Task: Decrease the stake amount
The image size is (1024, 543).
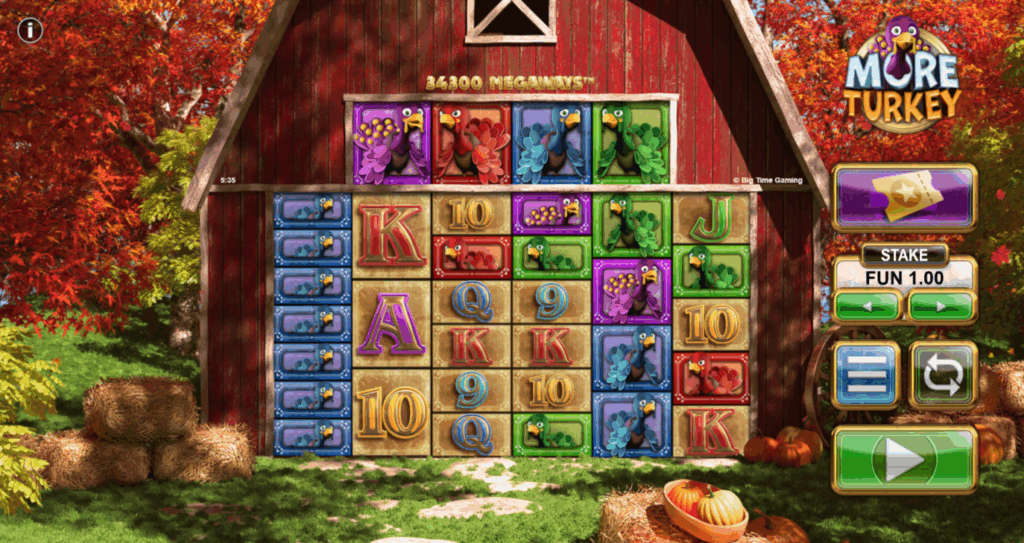Action: click(x=867, y=305)
